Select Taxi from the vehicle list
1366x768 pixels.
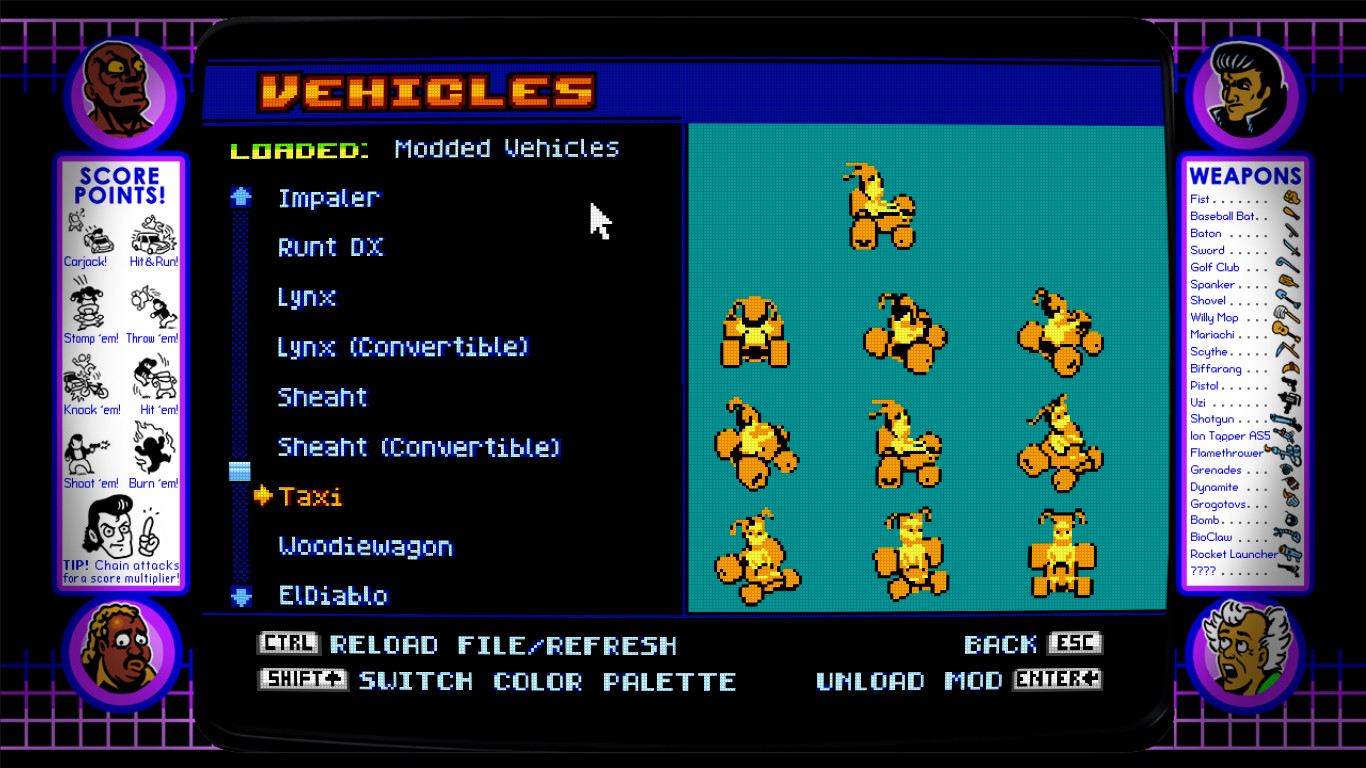pos(313,496)
